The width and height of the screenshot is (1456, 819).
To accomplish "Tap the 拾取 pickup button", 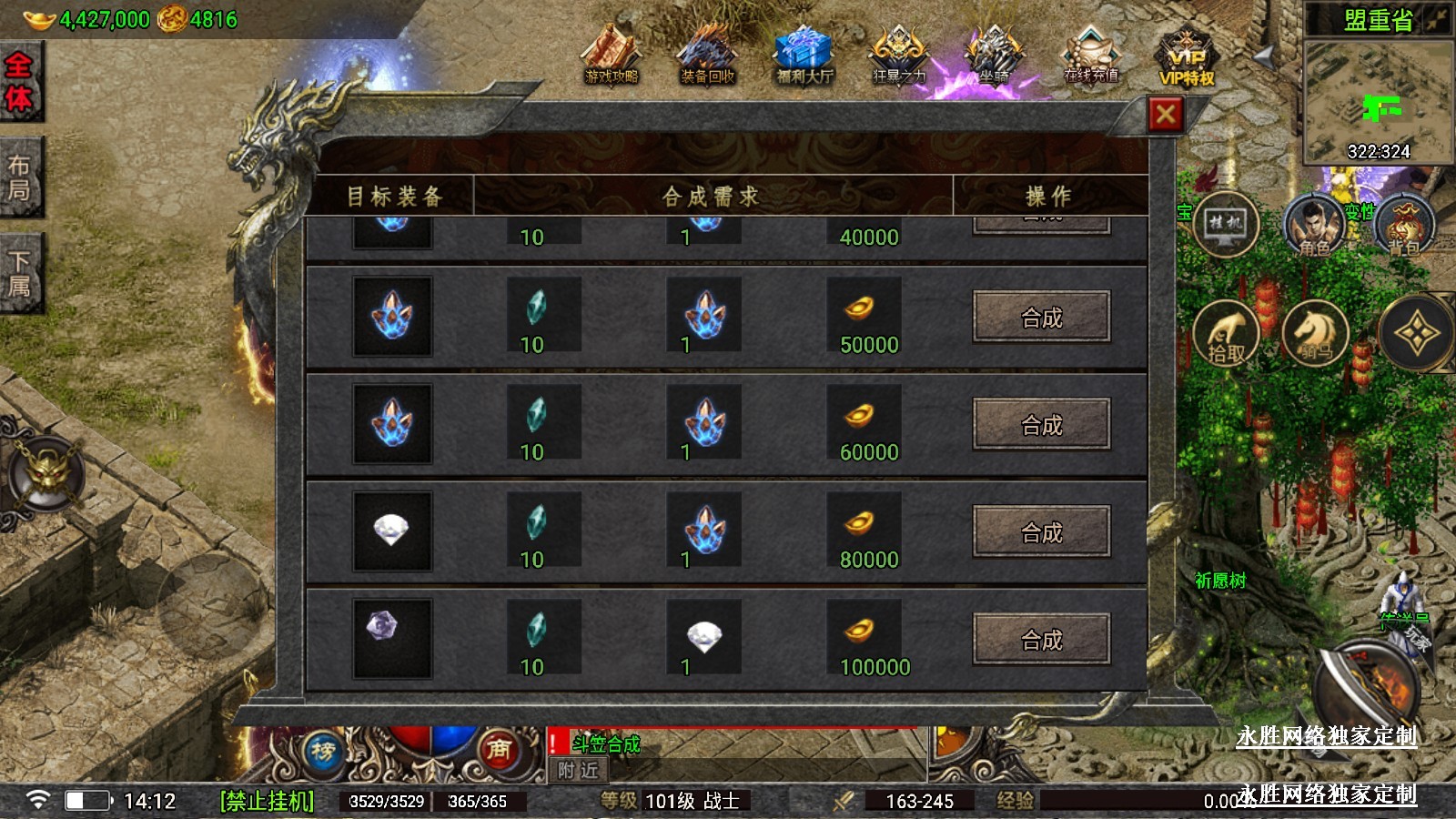I will (1226, 333).
